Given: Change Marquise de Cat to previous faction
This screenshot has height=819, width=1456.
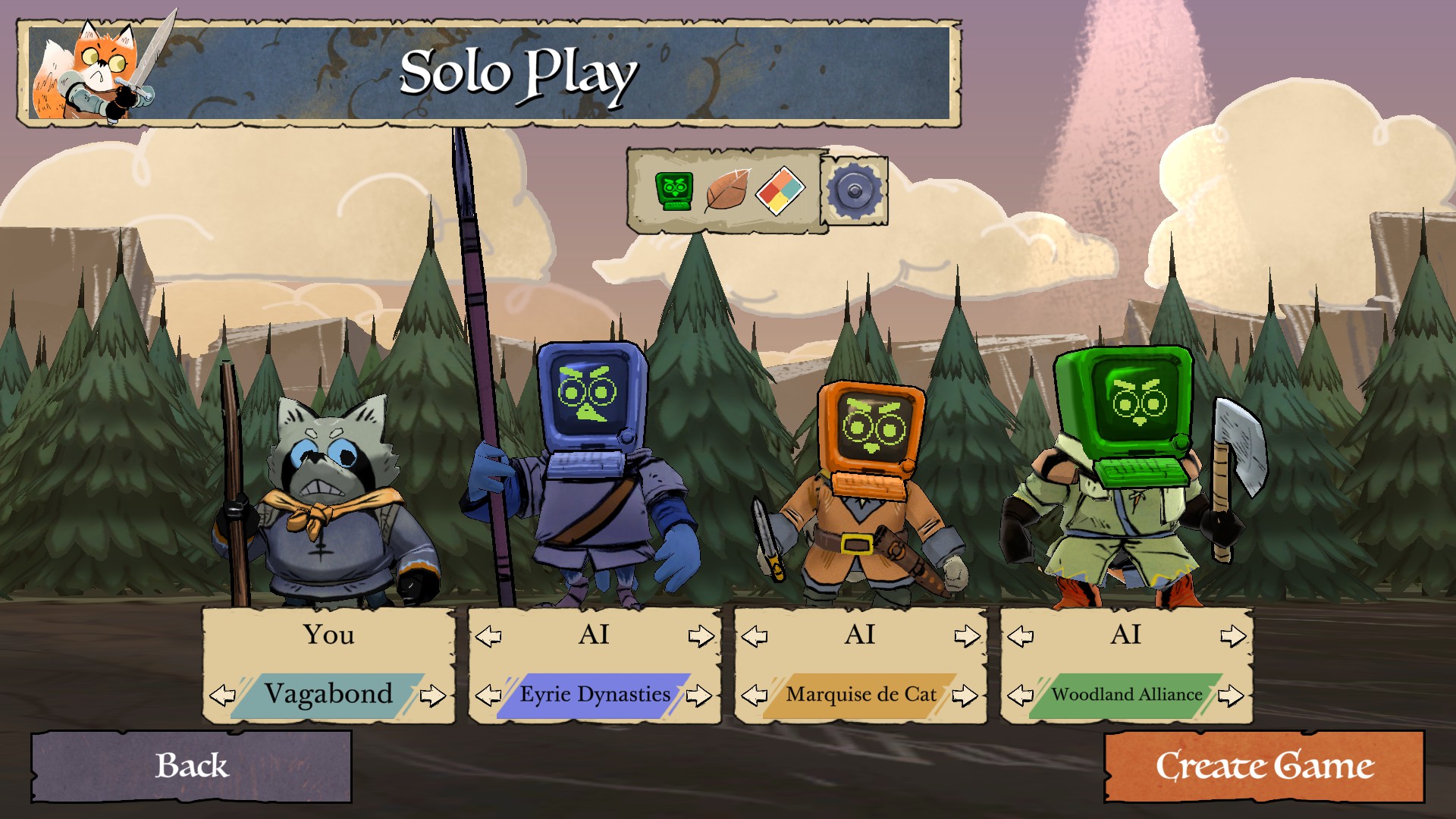Looking at the screenshot, I should (x=755, y=695).
